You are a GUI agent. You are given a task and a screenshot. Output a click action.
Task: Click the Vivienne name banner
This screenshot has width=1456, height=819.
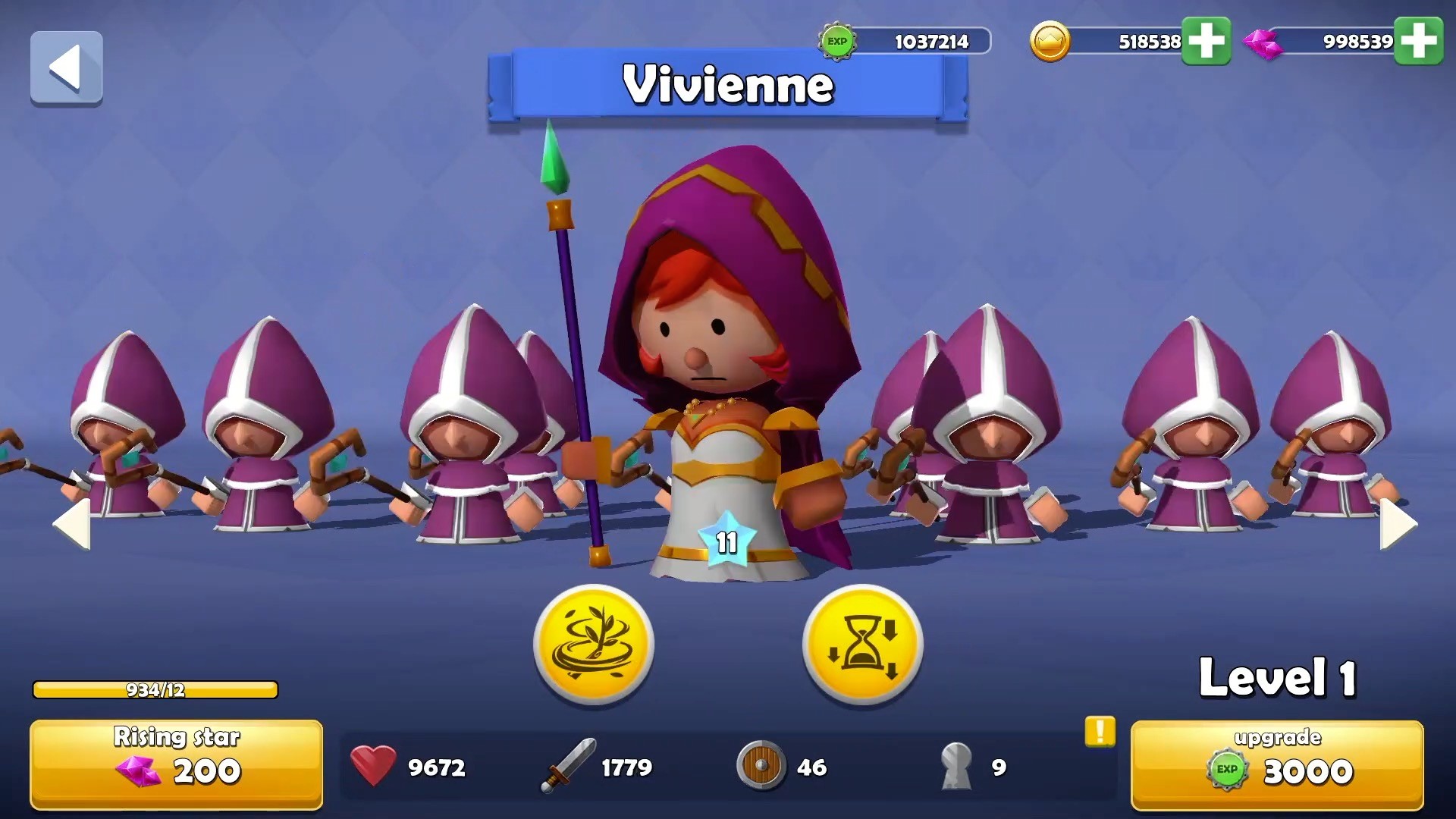click(x=728, y=86)
